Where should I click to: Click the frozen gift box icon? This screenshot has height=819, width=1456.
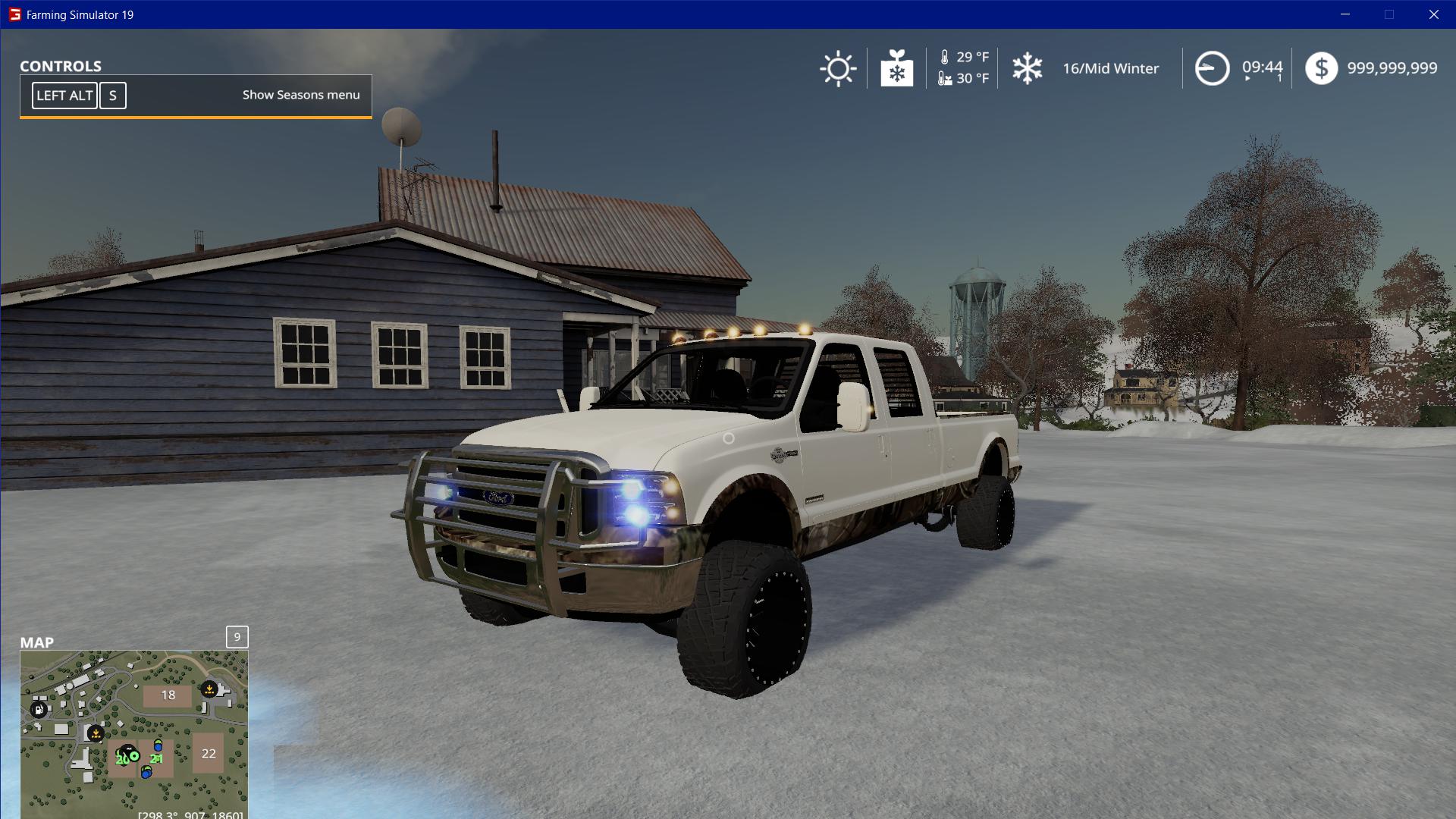pyautogui.click(x=896, y=69)
